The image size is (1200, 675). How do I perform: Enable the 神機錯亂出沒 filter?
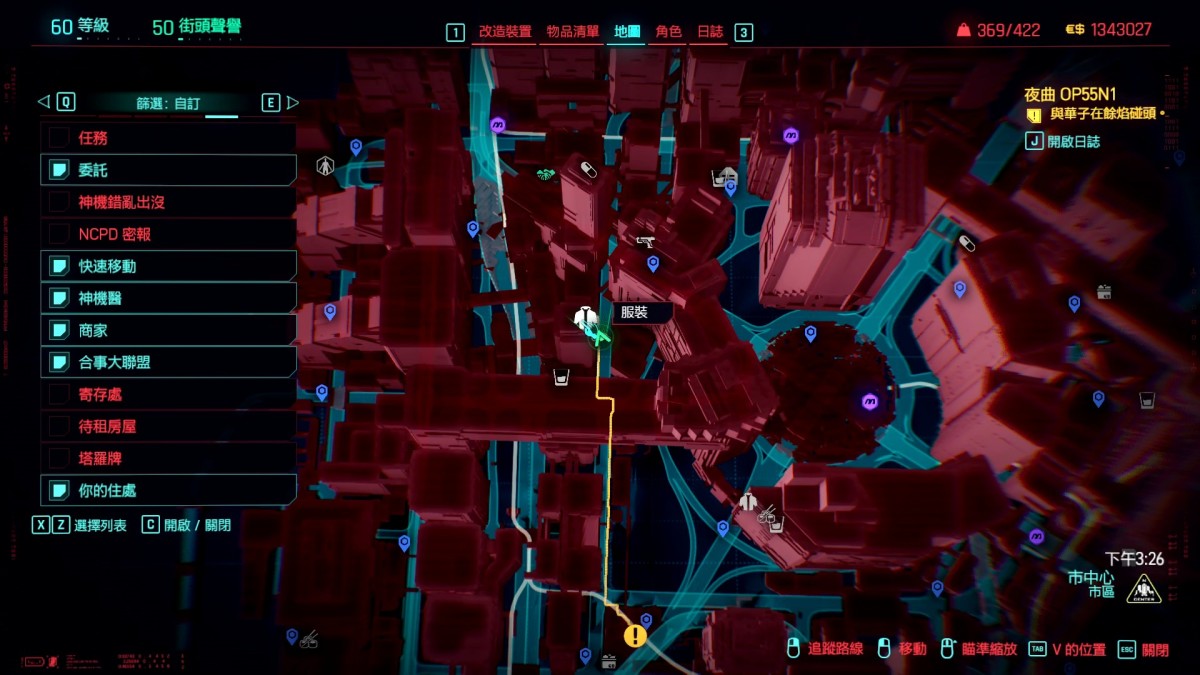168,202
